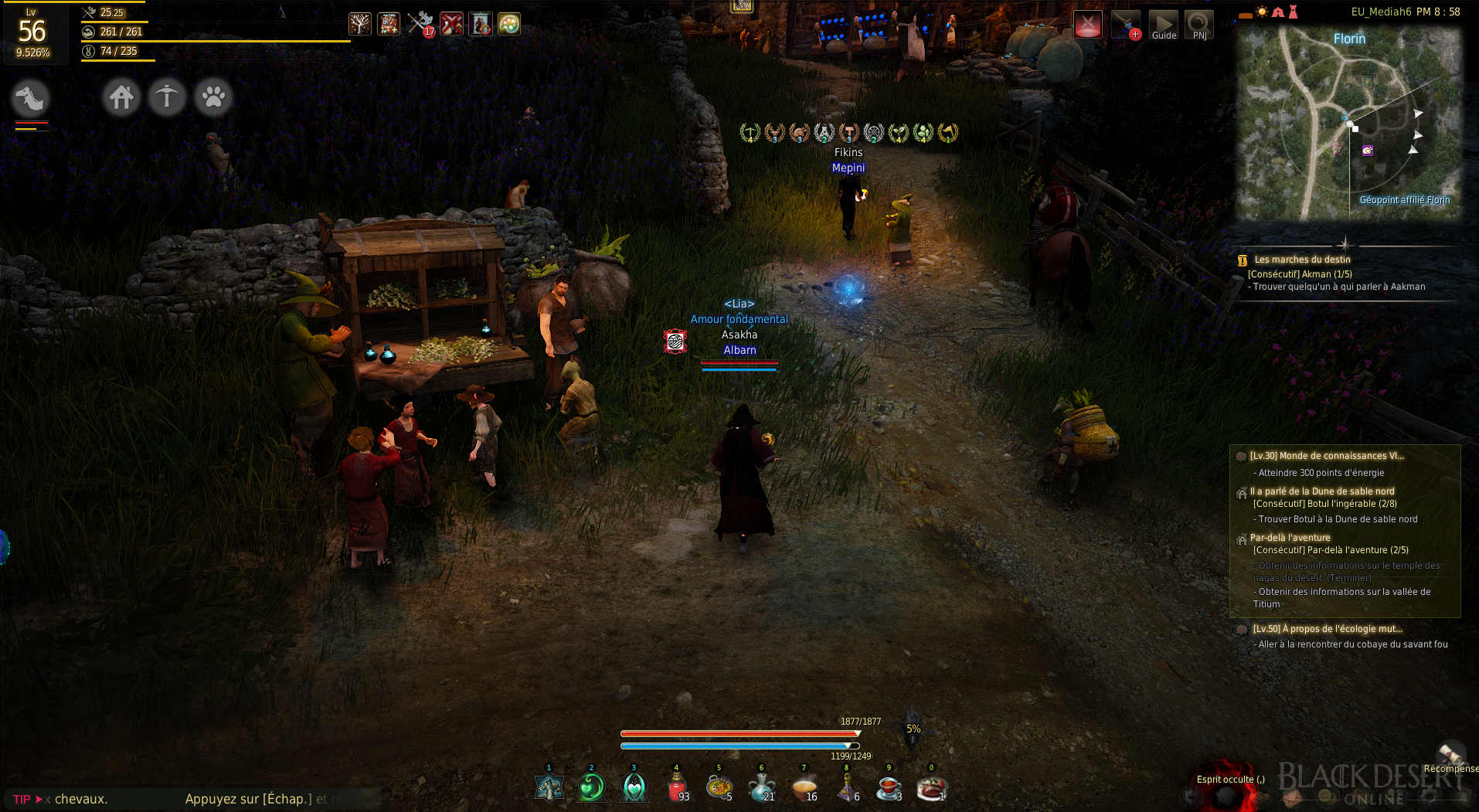
Task: Select the steaming soup bowl slot
Action: [x=804, y=787]
